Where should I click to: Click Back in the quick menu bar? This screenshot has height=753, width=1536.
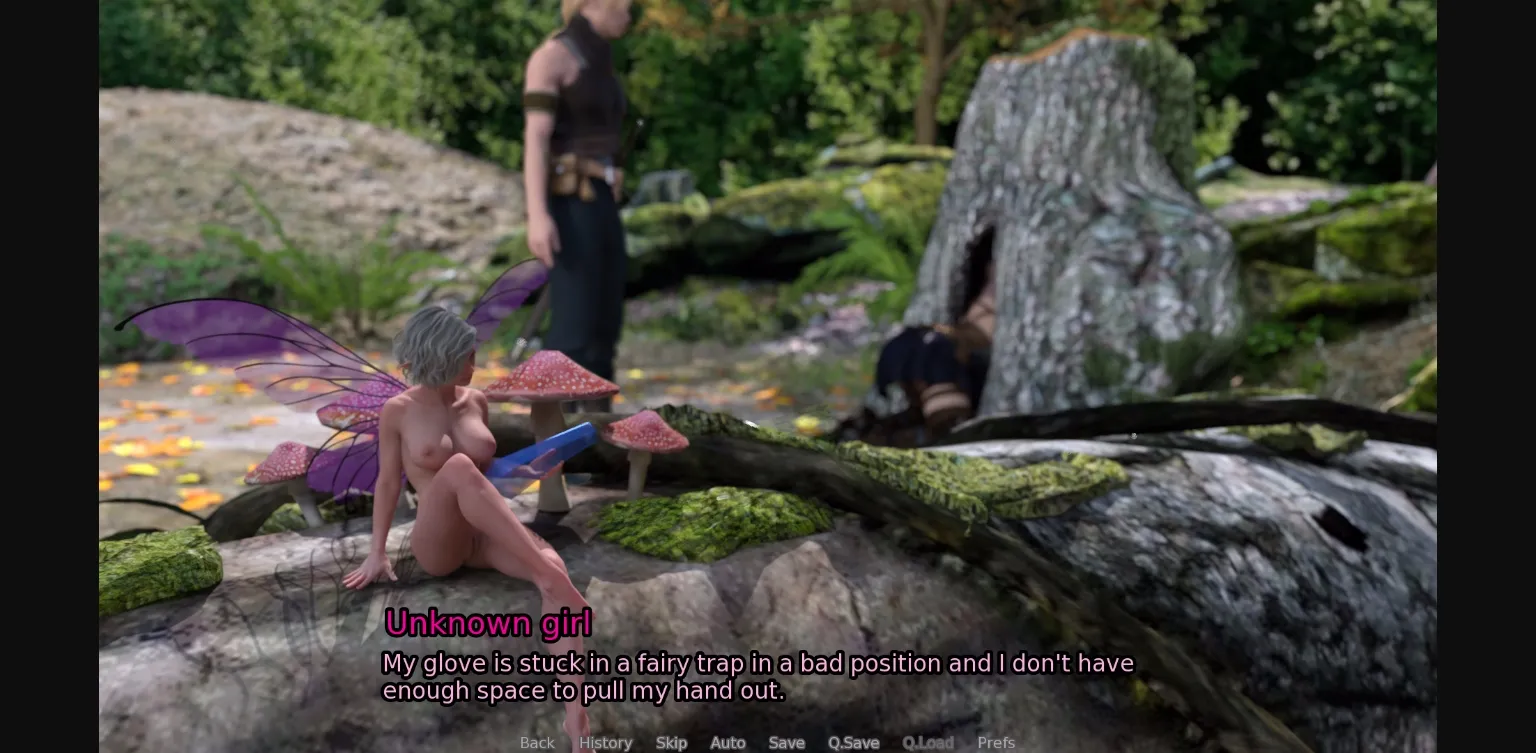point(537,742)
